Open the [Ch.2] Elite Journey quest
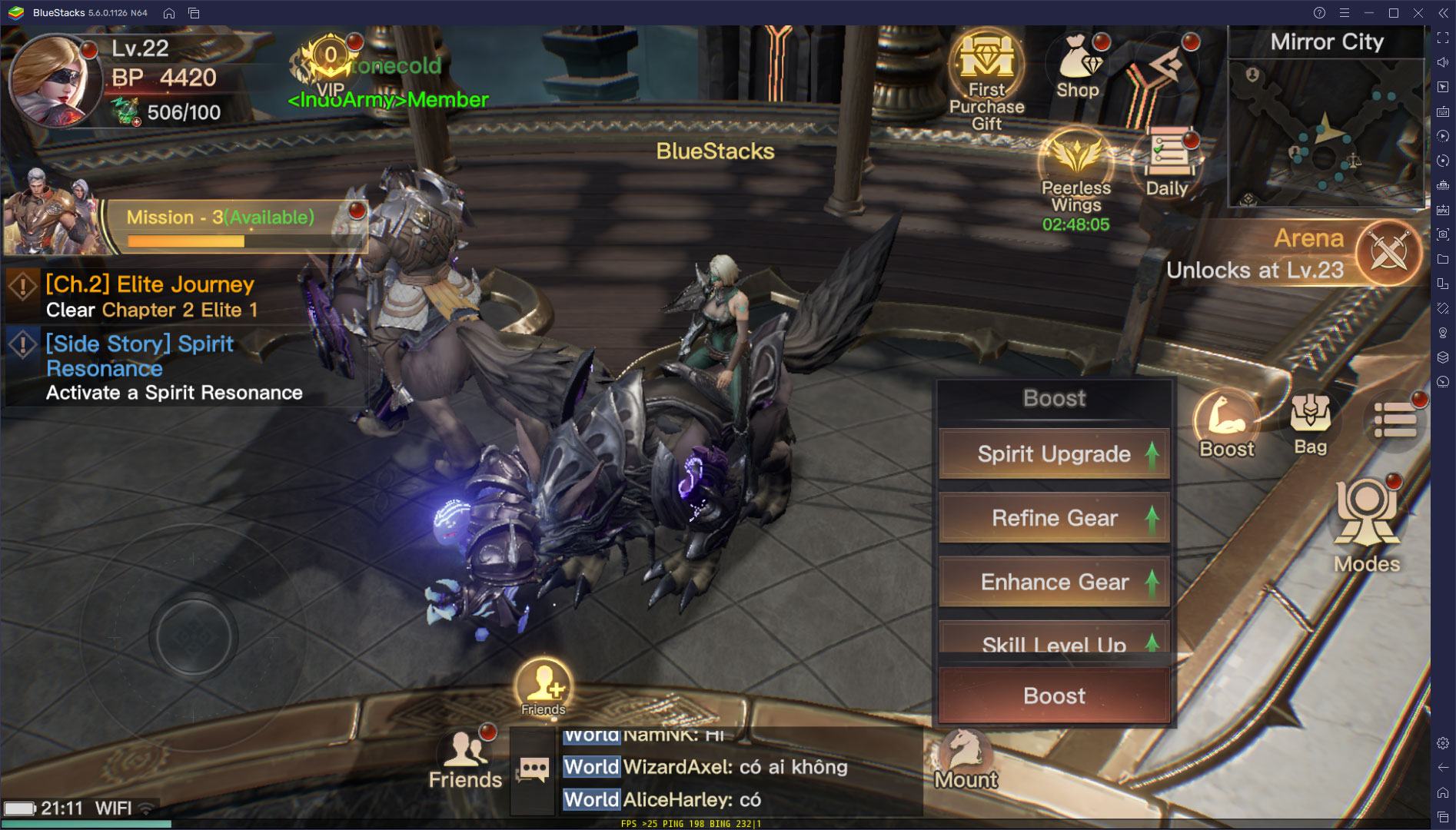Viewport: 1456px width, 830px height. [x=151, y=296]
